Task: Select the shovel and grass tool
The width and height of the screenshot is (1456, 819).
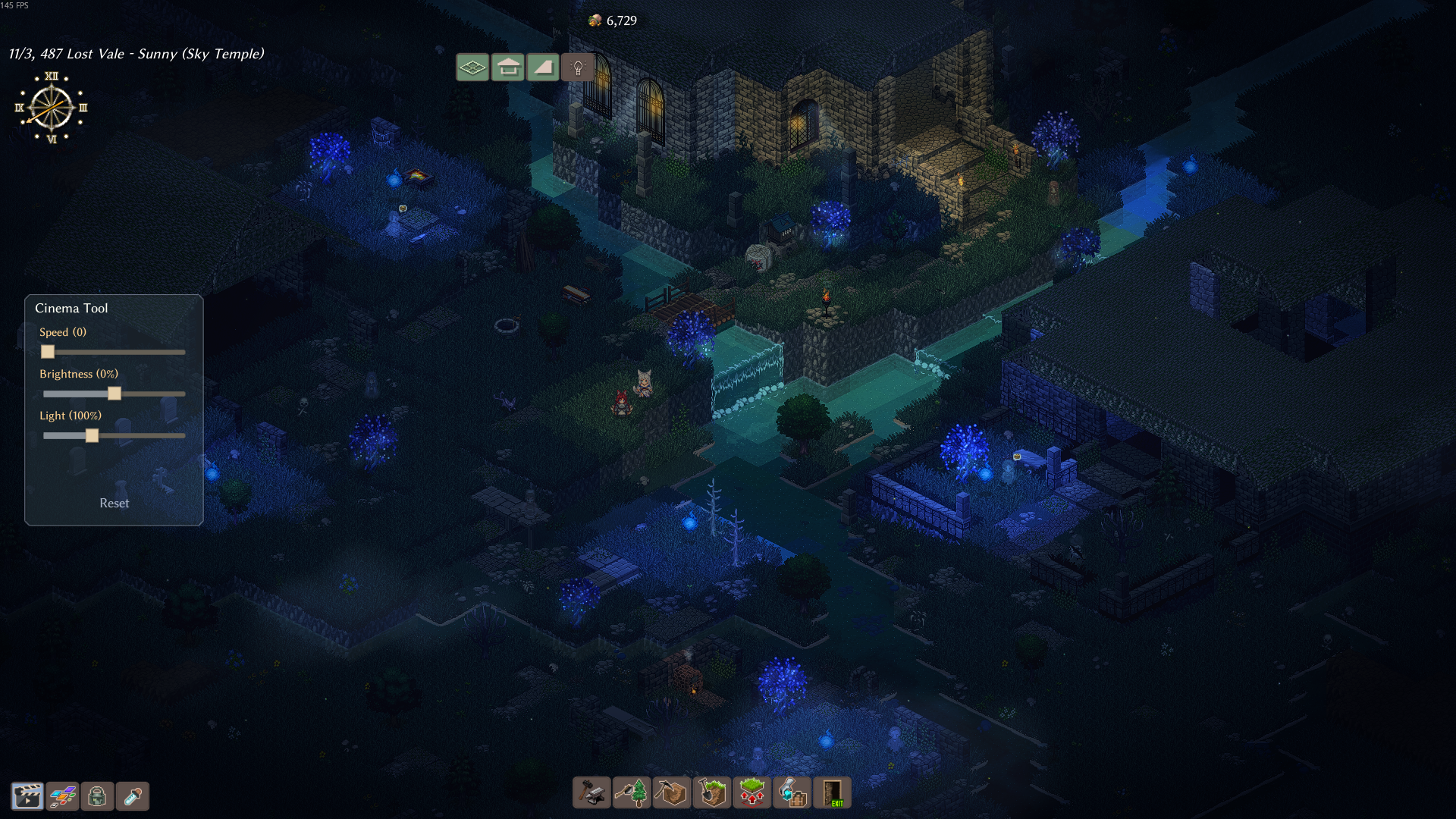Action: click(712, 793)
